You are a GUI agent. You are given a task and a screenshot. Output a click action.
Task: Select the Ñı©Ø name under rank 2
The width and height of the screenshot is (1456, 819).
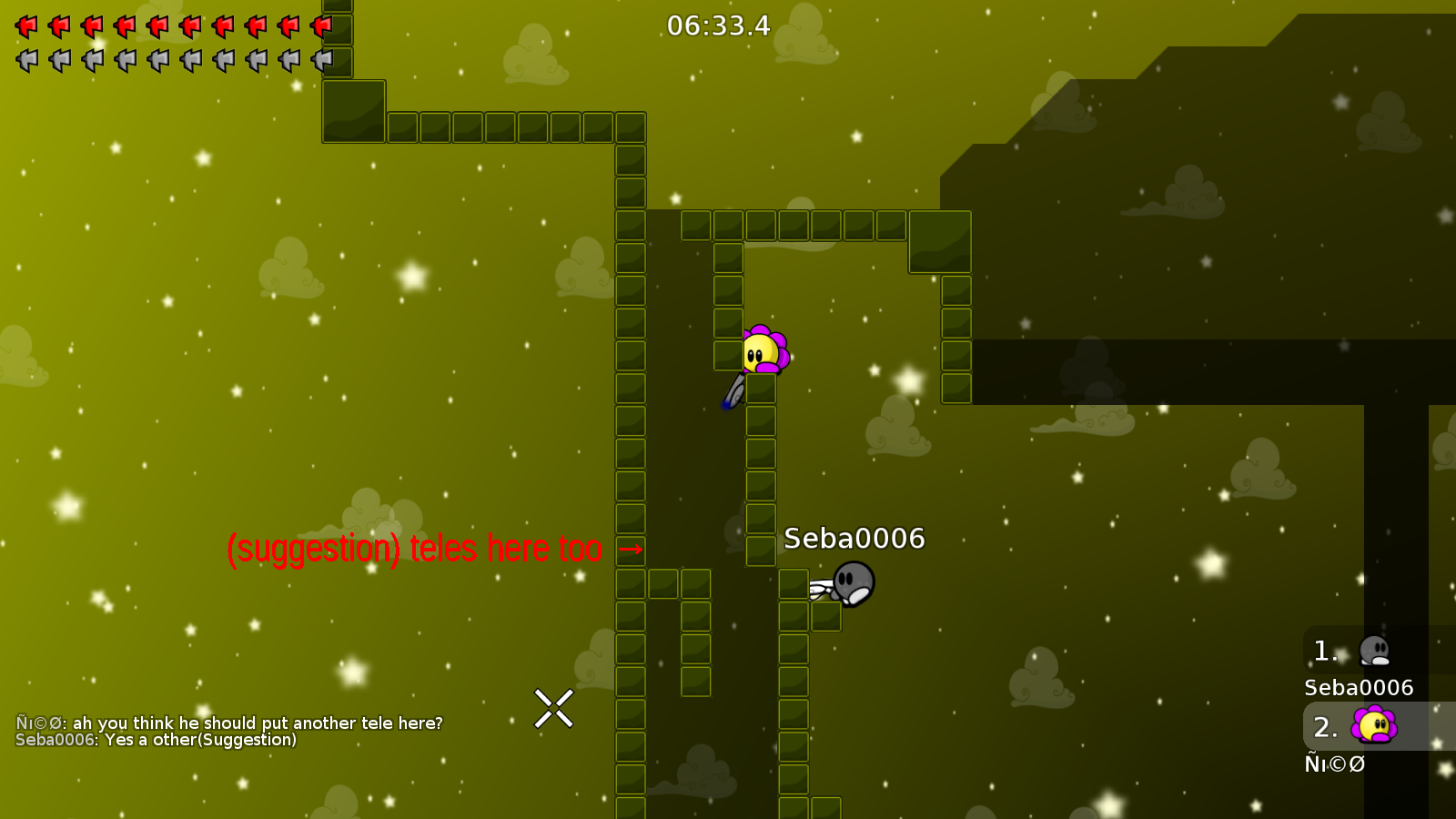[x=1334, y=764]
